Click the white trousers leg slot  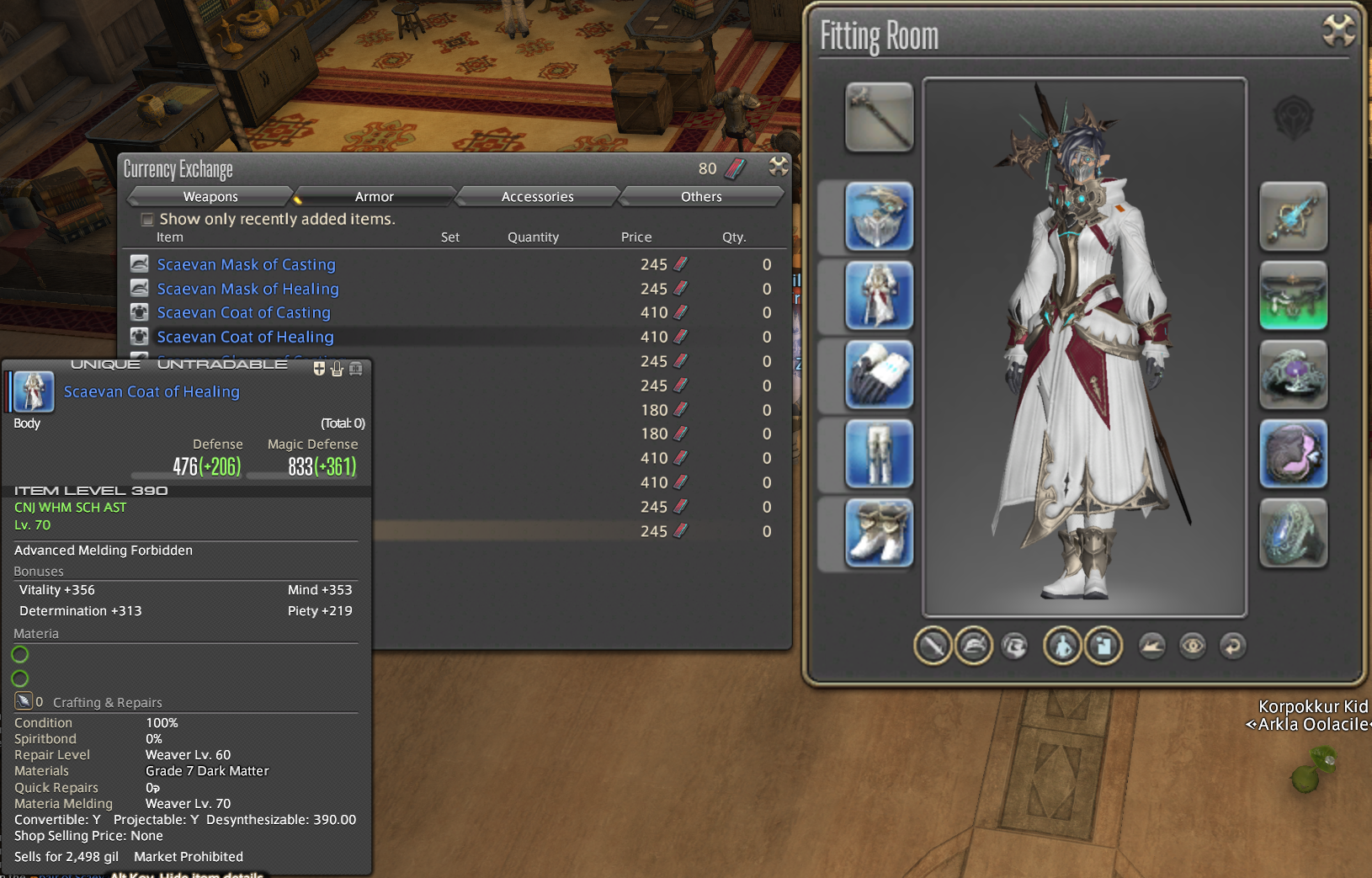(x=879, y=454)
